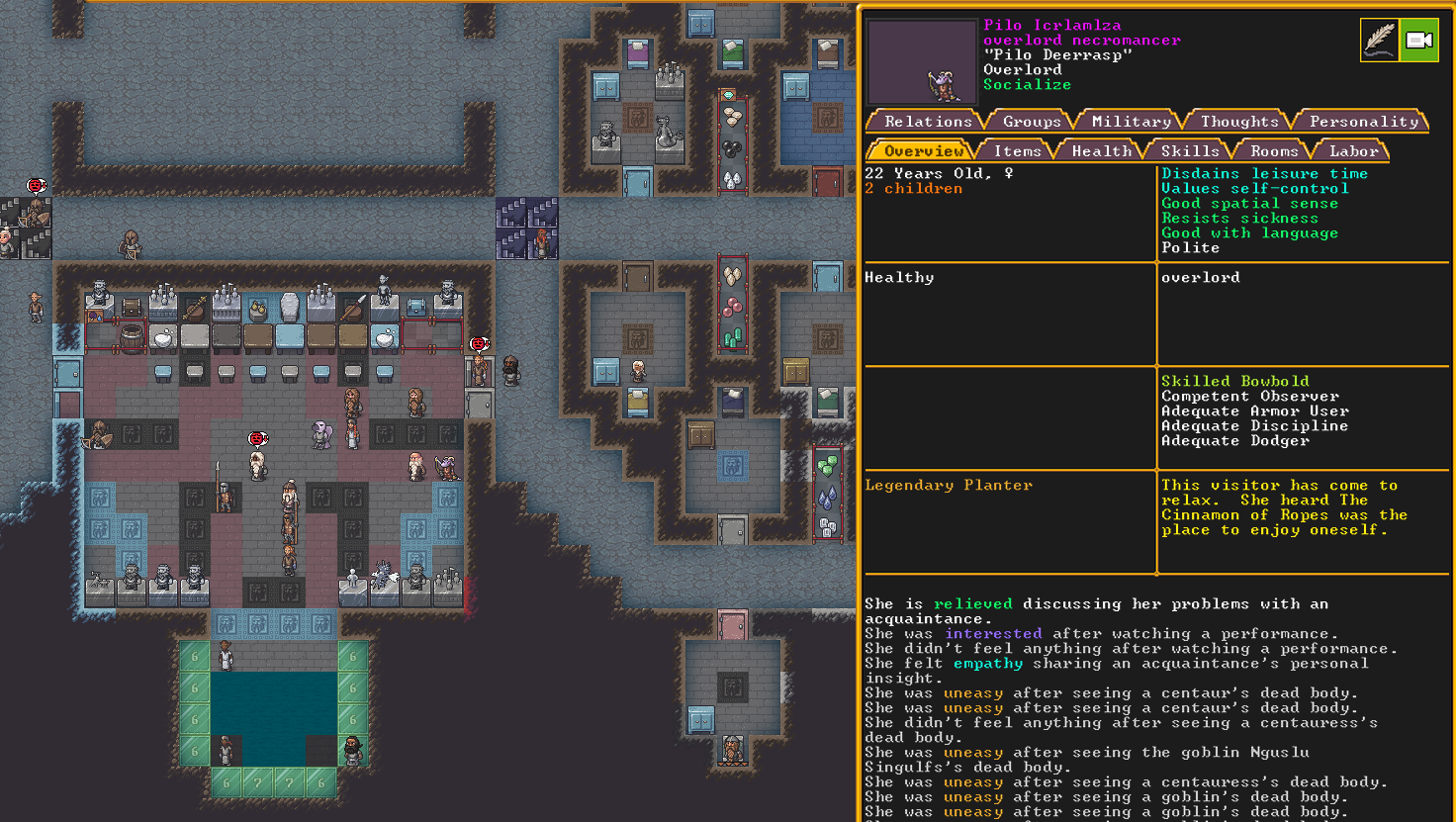The image size is (1456, 822).
Task: Open the Relations tab
Action: pos(927,121)
